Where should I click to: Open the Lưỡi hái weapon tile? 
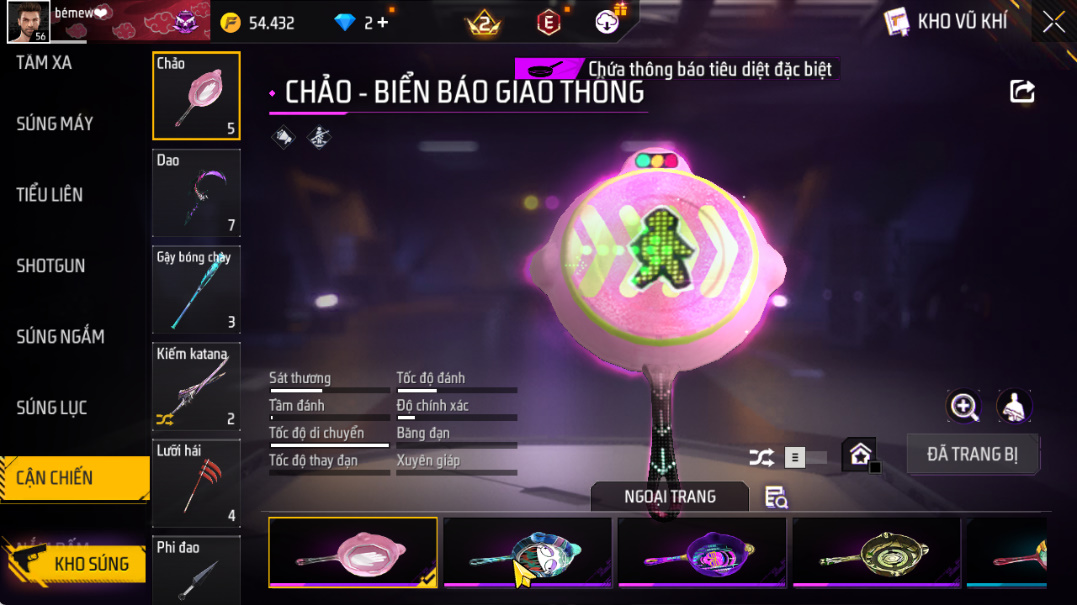pos(196,484)
